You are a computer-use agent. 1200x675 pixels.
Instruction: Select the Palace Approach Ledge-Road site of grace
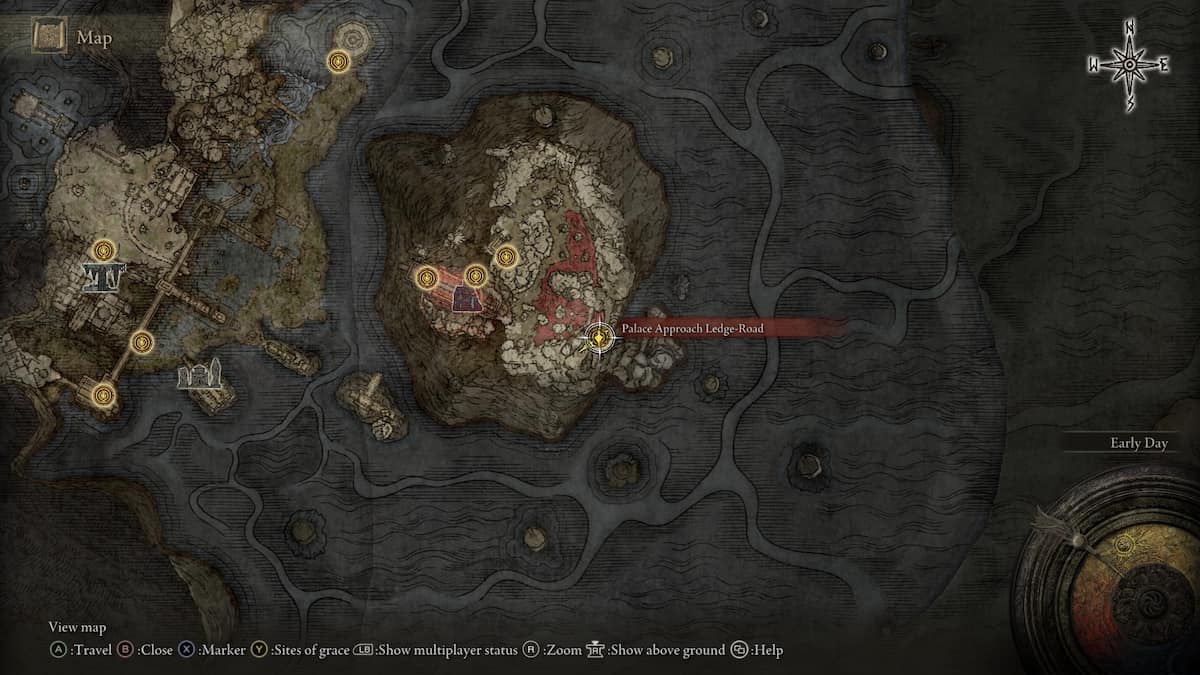tap(598, 339)
